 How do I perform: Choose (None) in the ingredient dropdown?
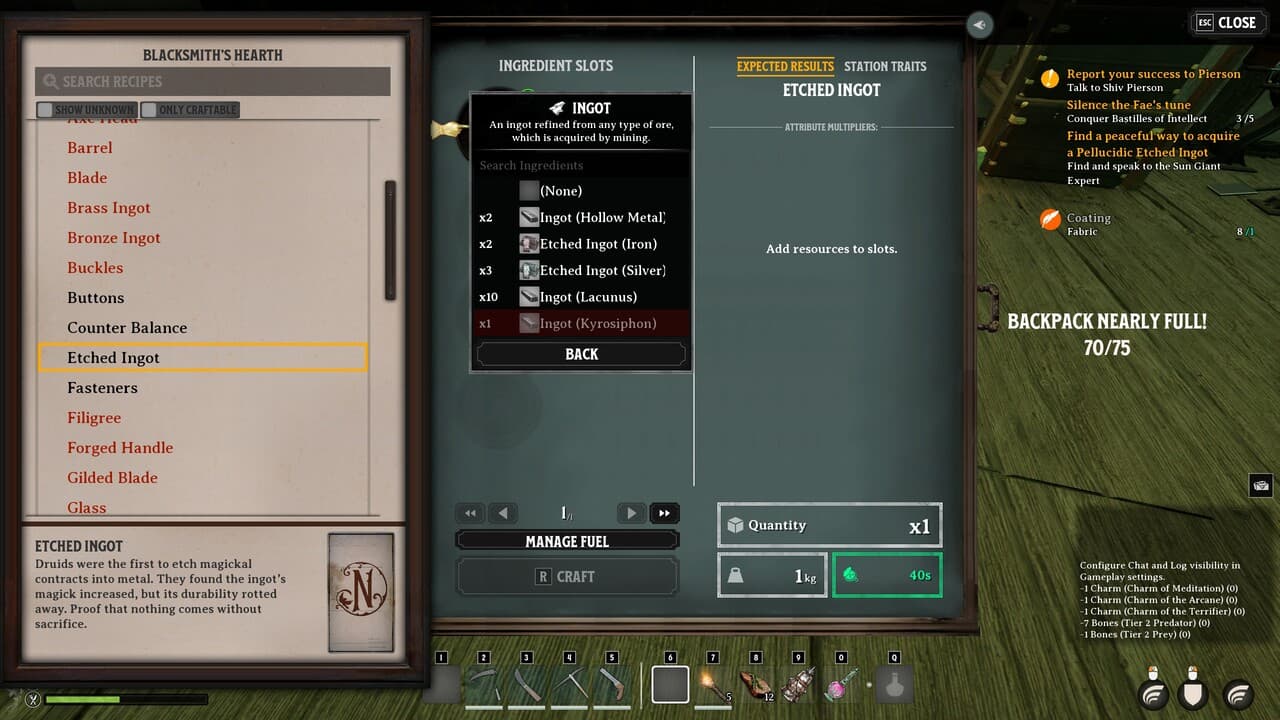560,190
